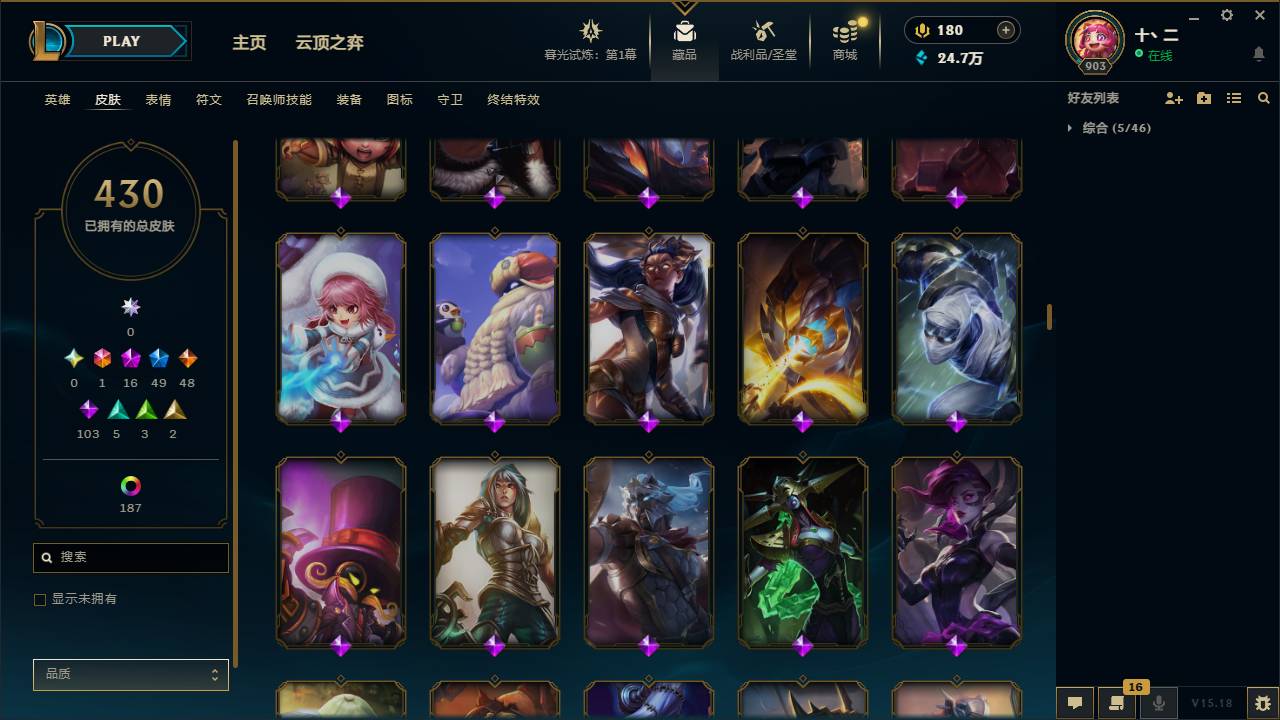Image resolution: width=1280 pixels, height=720 pixels.
Task: Click the voice microphone icon bottom right
Action: point(1158,703)
